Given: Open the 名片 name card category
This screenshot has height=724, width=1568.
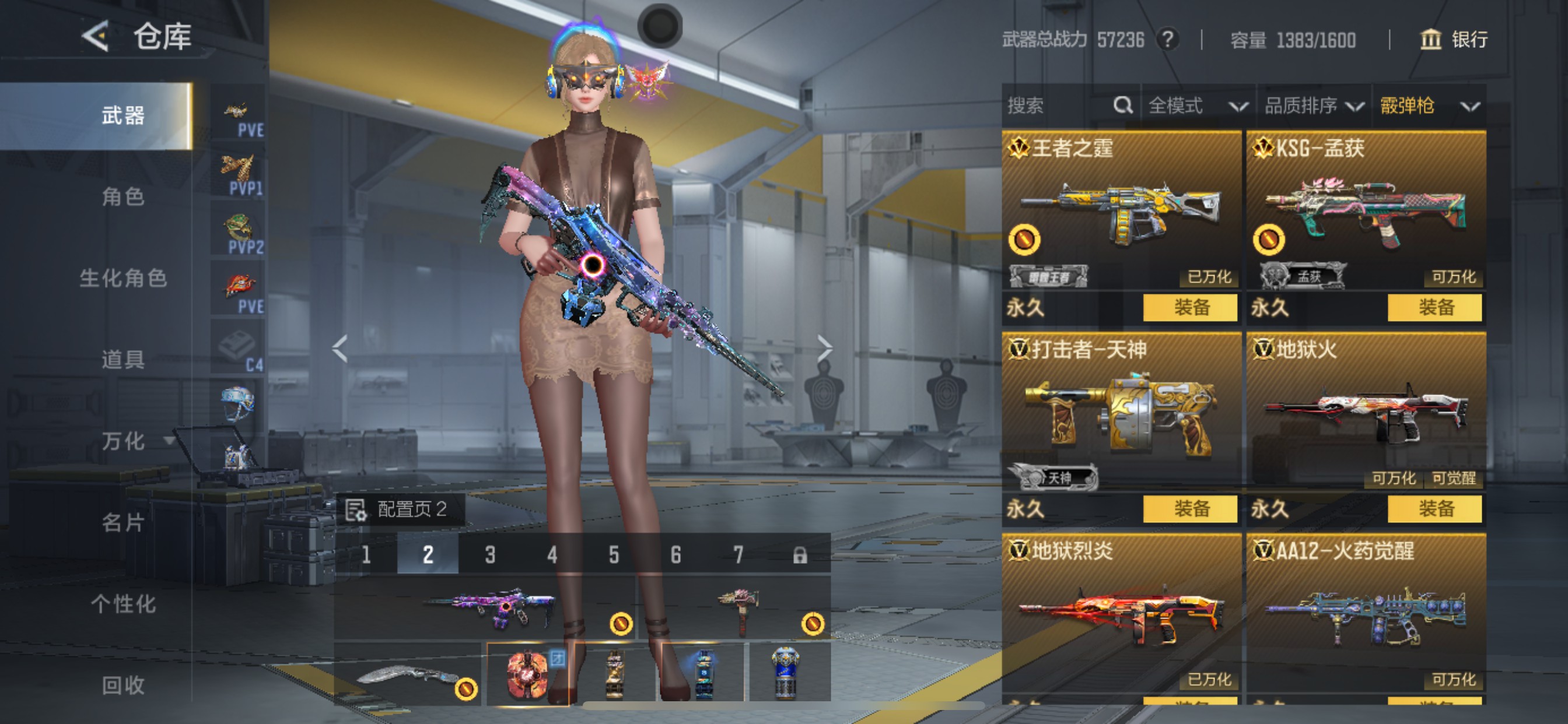Looking at the screenshot, I should pyautogui.click(x=123, y=522).
